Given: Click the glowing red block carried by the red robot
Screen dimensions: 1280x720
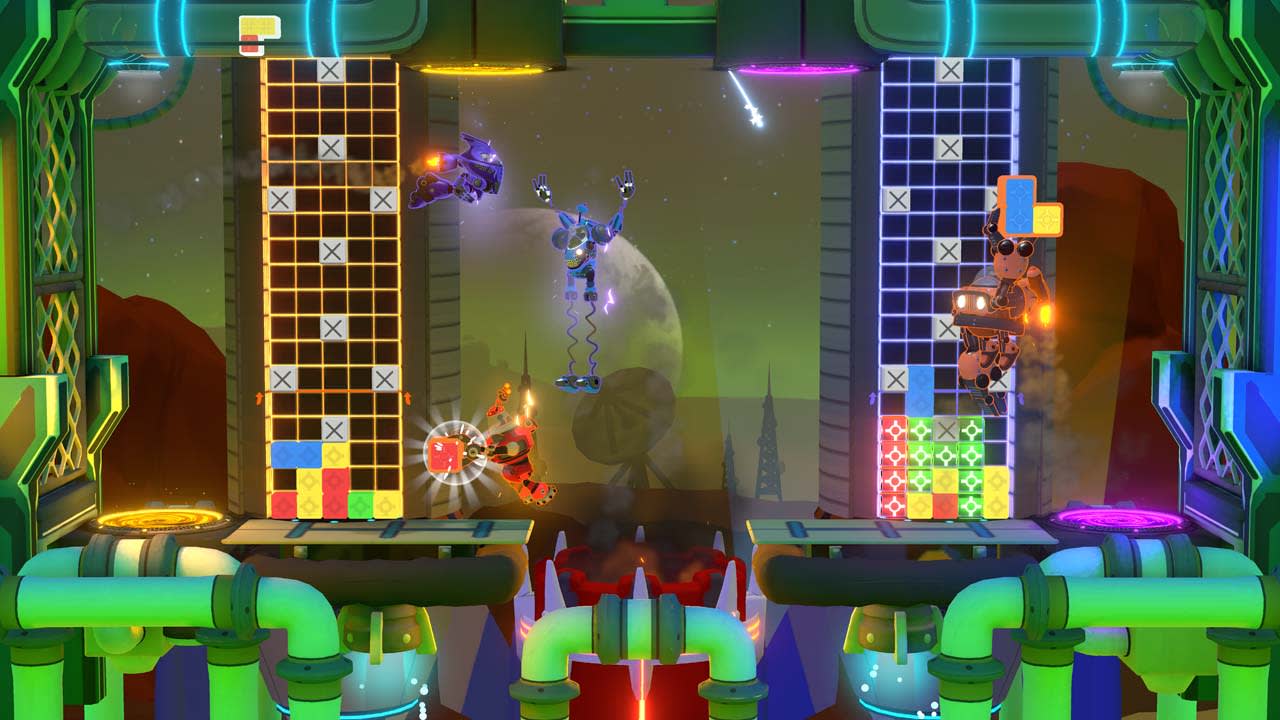Looking at the screenshot, I should point(447,453).
